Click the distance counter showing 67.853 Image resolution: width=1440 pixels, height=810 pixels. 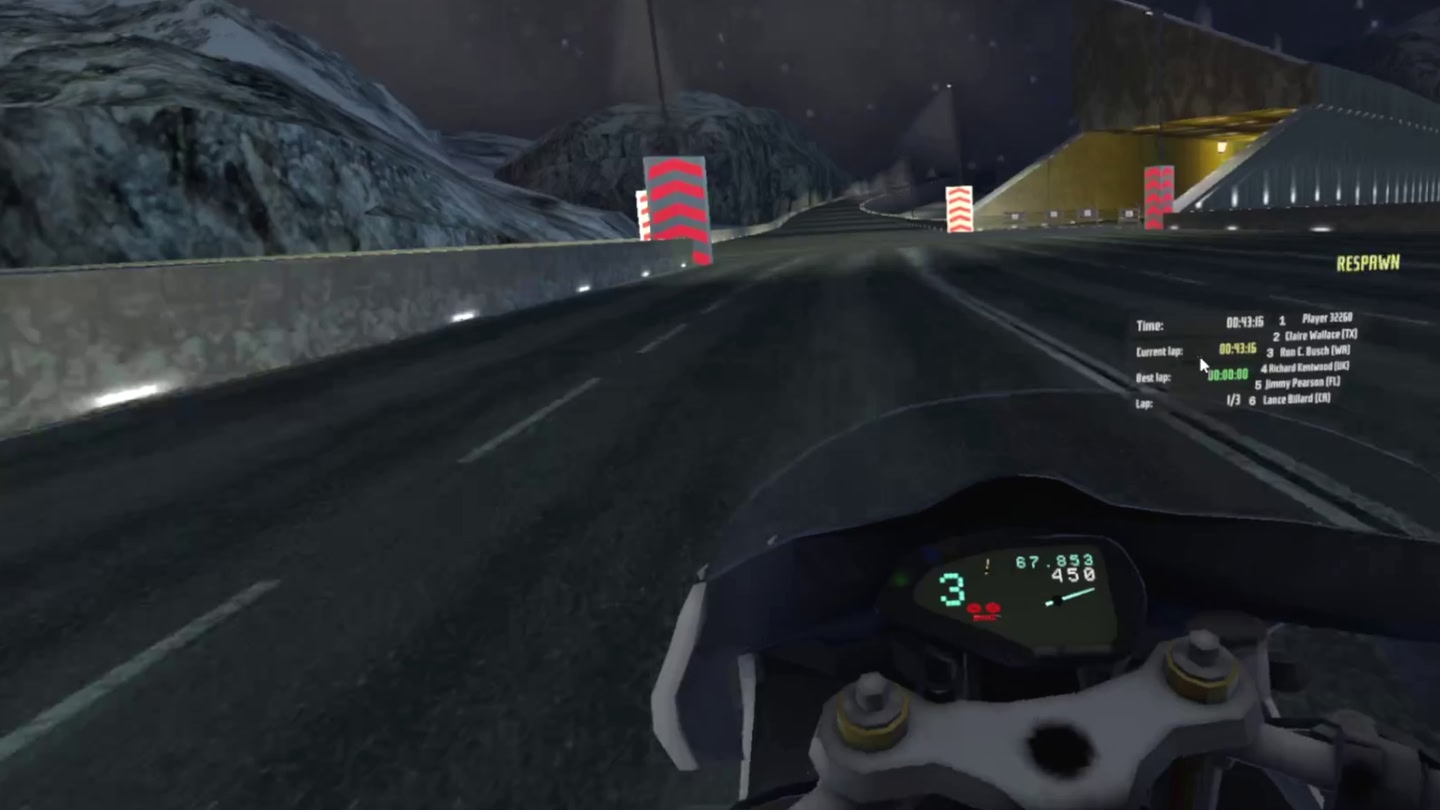pos(1056,561)
